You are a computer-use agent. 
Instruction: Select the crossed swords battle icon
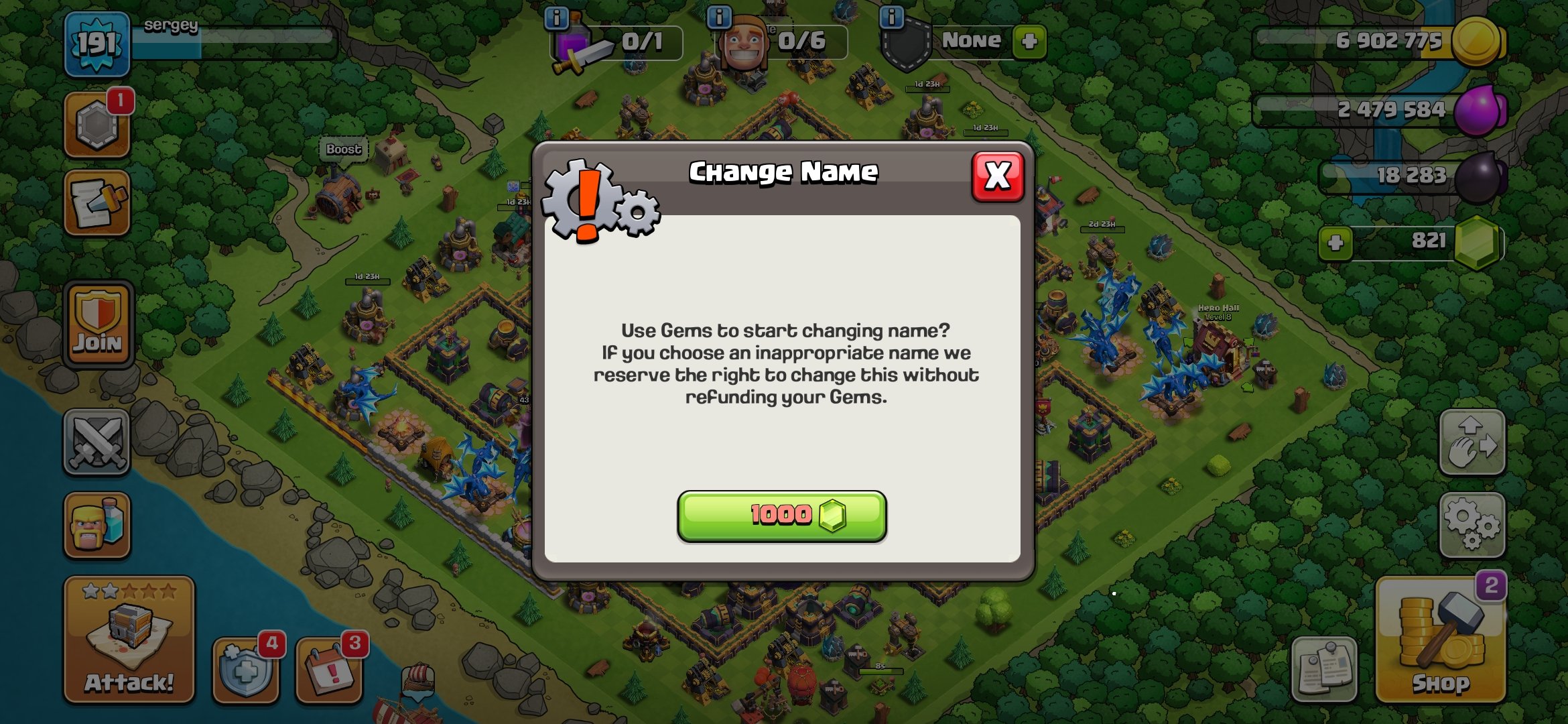96,442
